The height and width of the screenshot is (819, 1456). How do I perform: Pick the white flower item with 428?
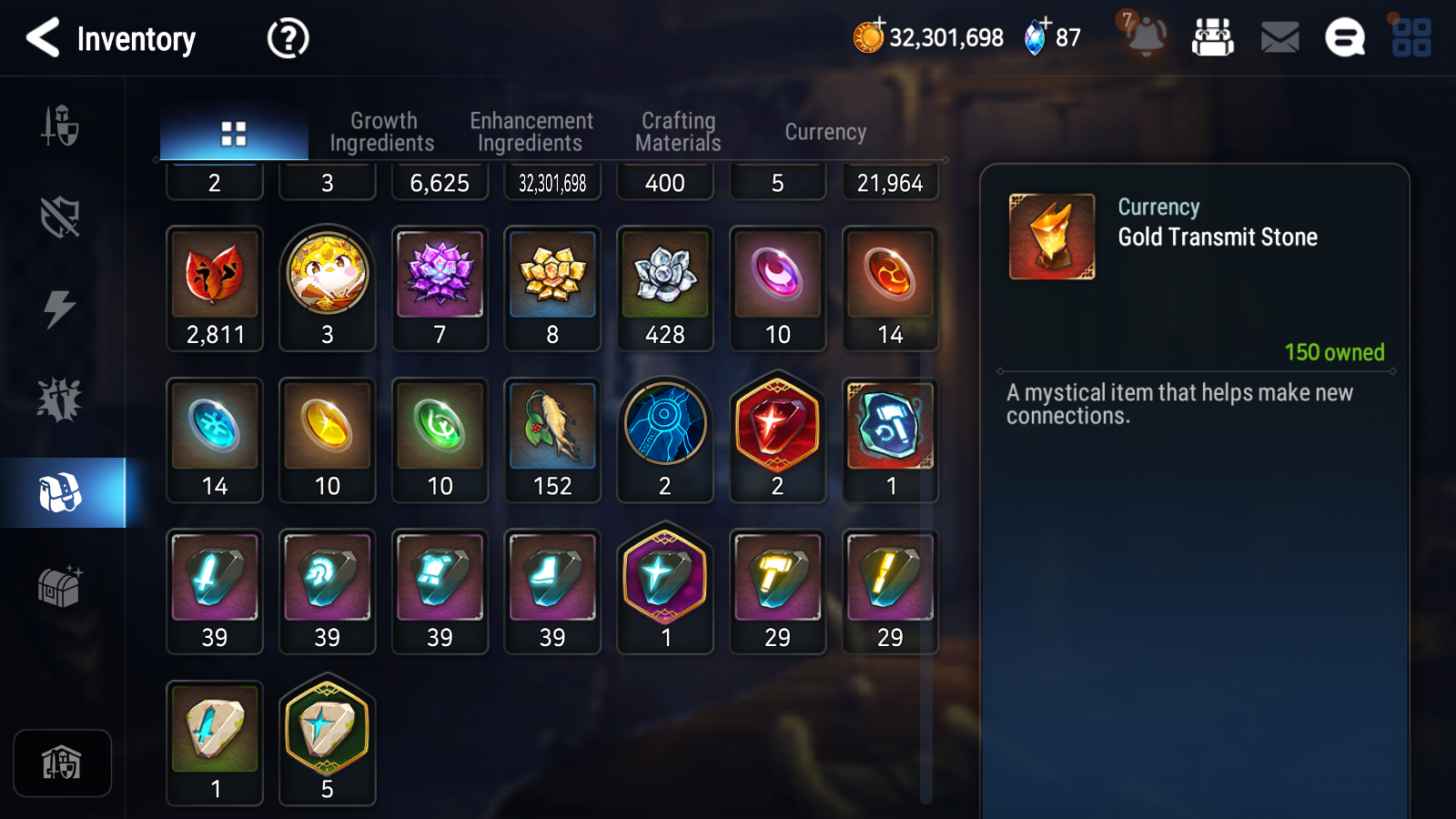(665, 288)
